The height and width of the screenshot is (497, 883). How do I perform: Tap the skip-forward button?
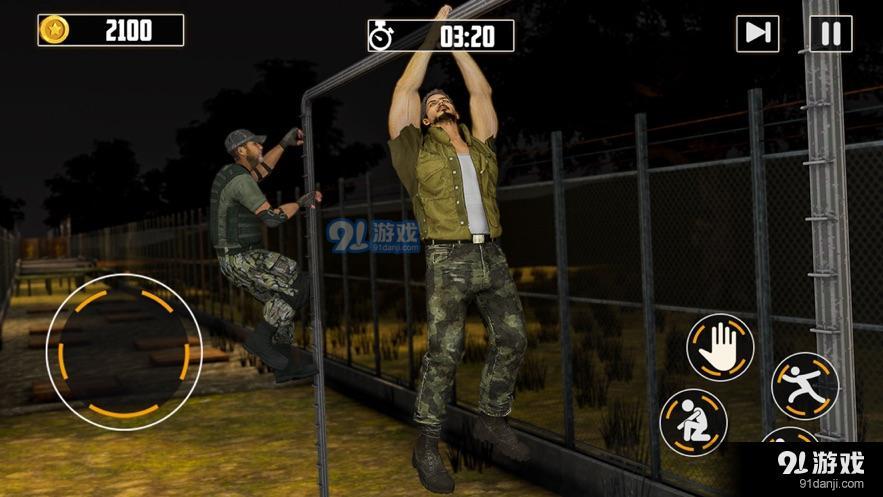[x=757, y=34]
